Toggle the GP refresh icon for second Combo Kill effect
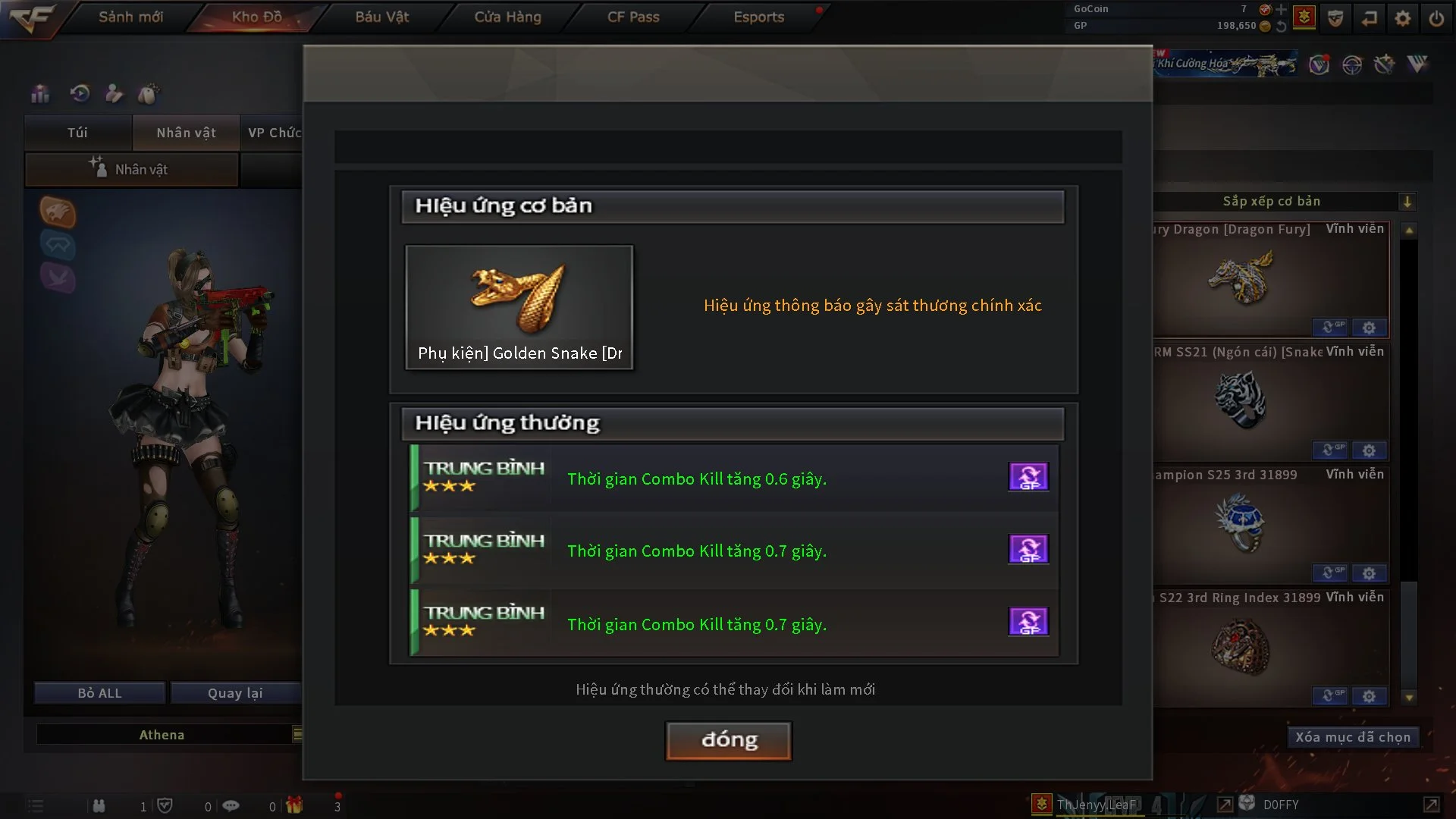This screenshot has width=1456, height=819. (1028, 549)
